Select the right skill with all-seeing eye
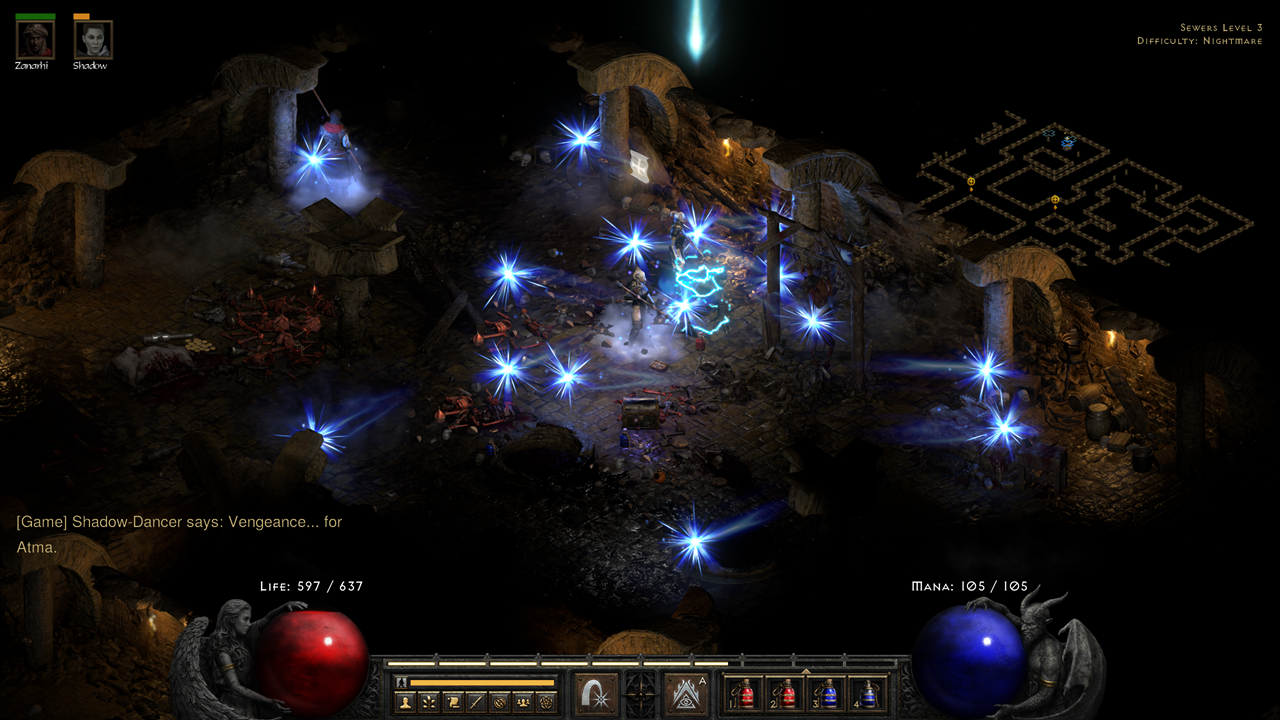 tap(687, 694)
